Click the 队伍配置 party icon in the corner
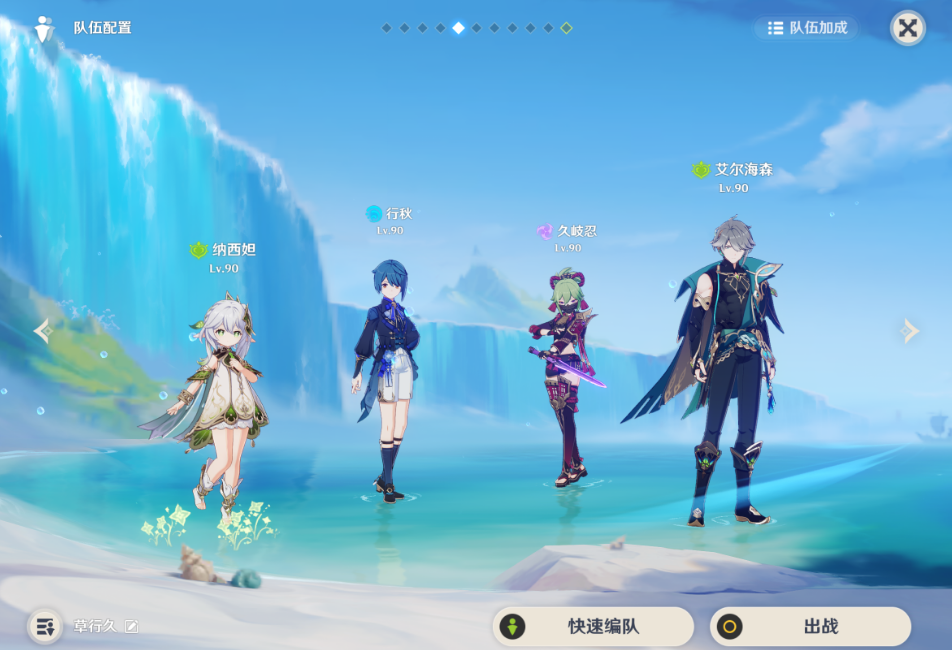Viewport: 952px width, 650px height. click(44, 28)
